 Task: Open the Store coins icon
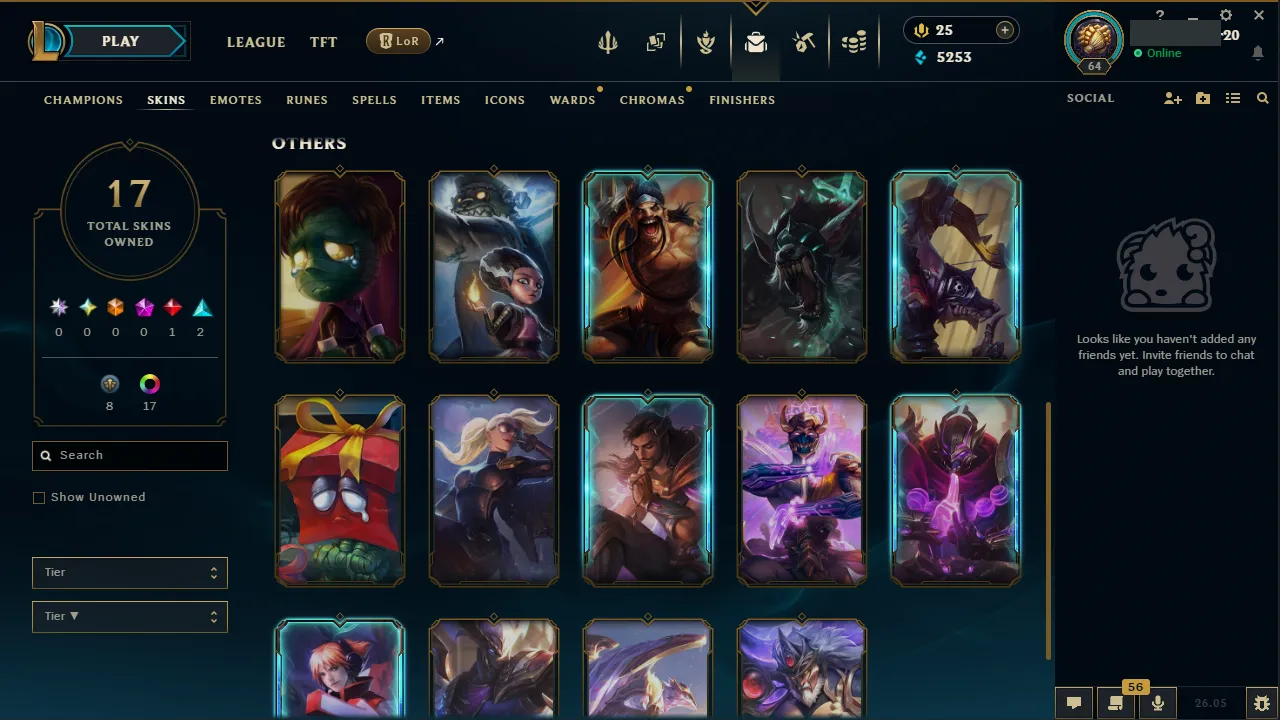tap(855, 41)
